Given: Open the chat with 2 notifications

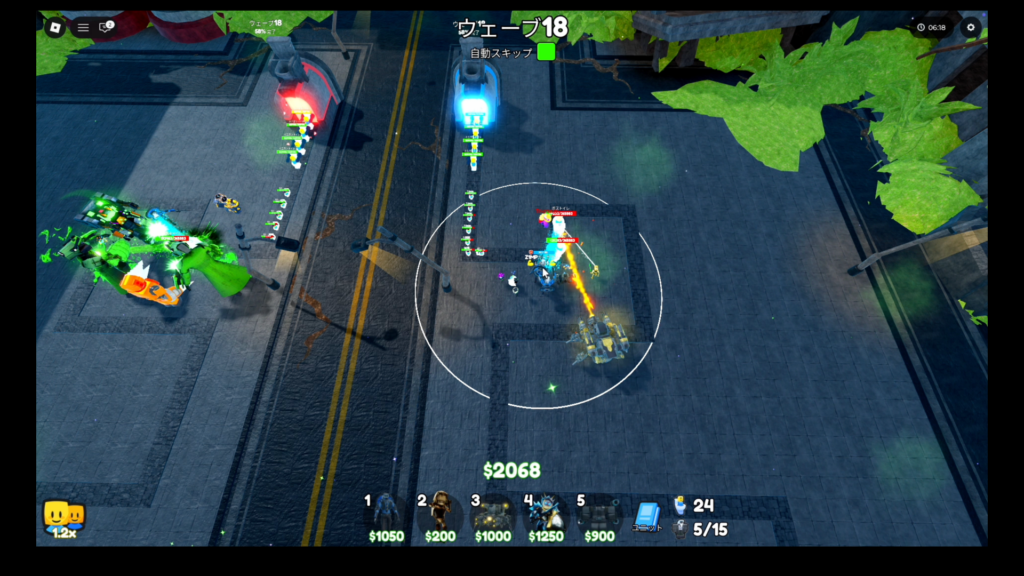Looking at the screenshot, I should coord(106,27).
